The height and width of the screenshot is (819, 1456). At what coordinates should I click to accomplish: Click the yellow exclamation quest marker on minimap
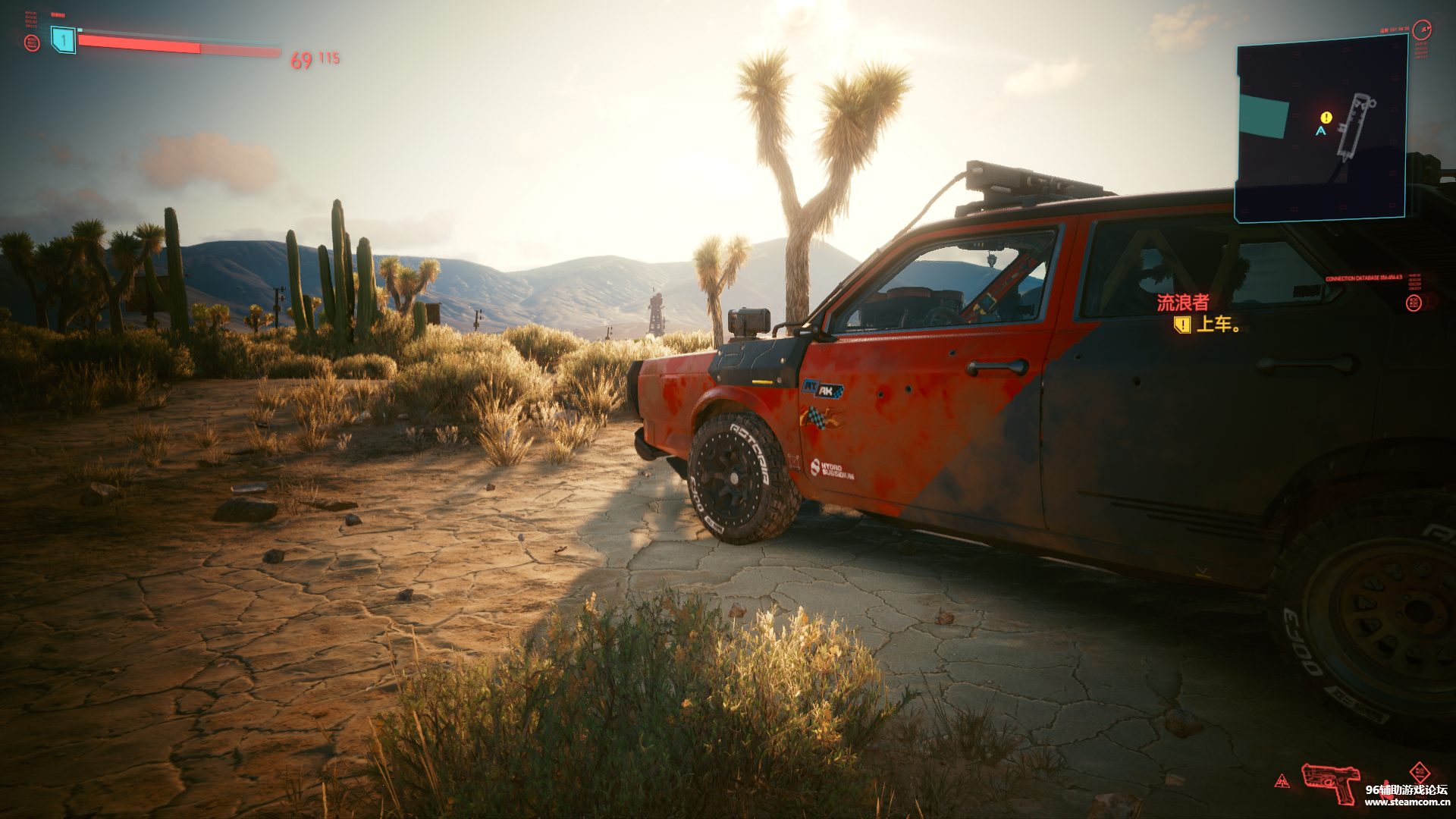tap(1326, 118)
